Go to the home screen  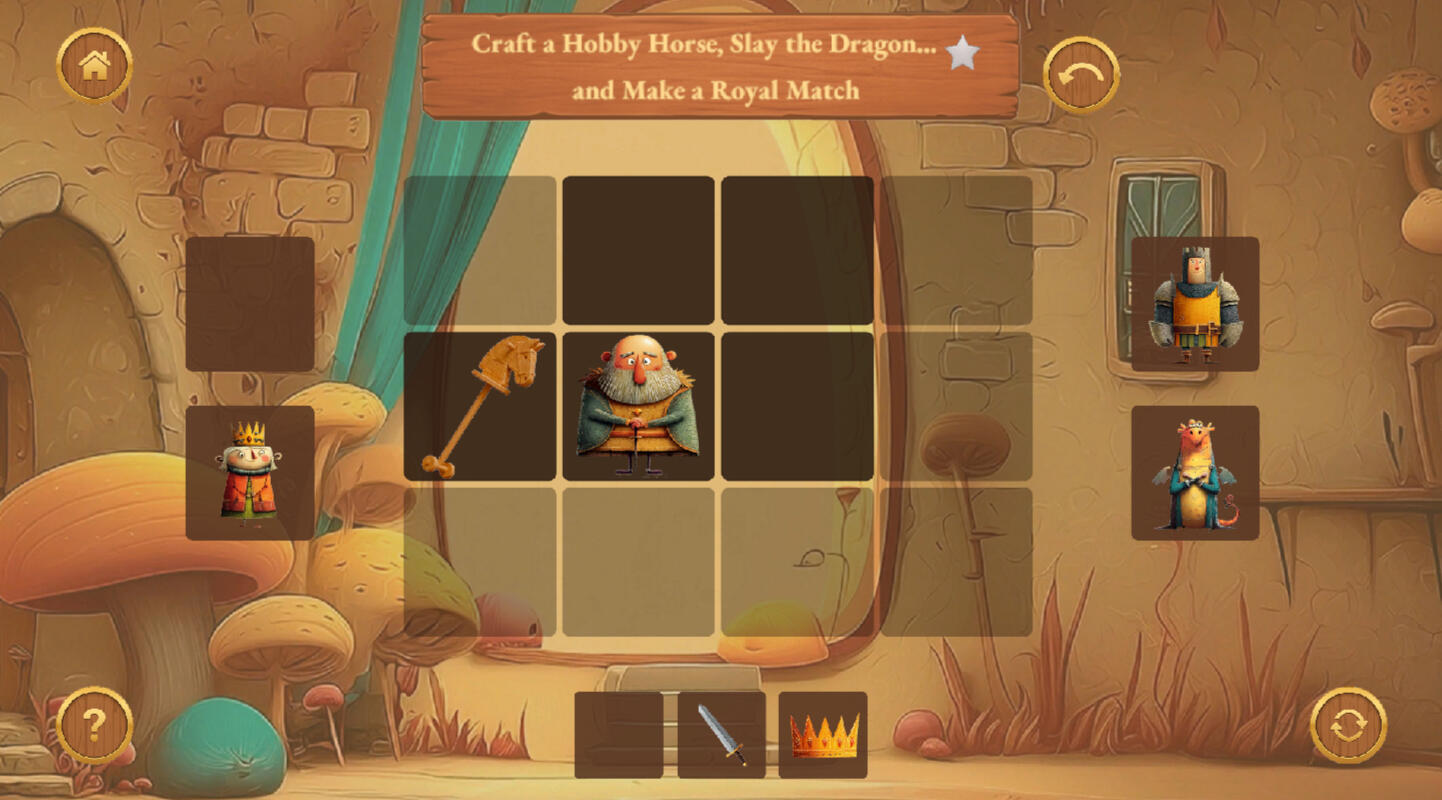pyautogui.click(x=94, y=66)
